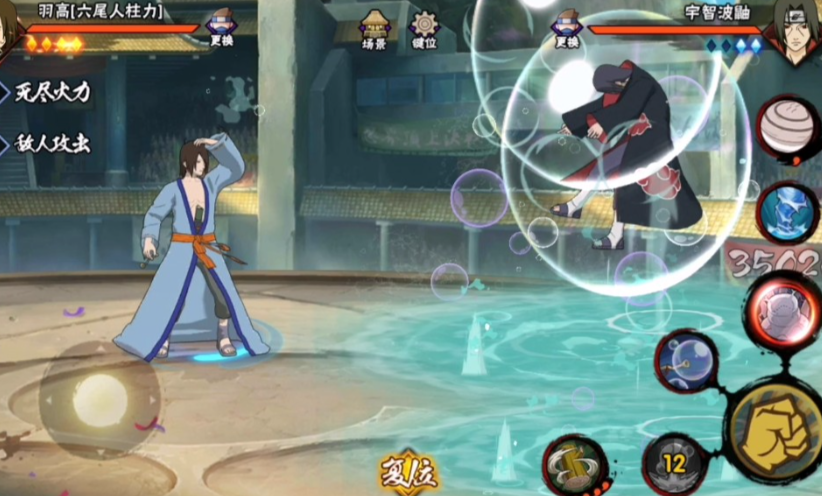Activate the substitution log icon
The height and width of the screenshot is (496, 822).
[575, 464]
